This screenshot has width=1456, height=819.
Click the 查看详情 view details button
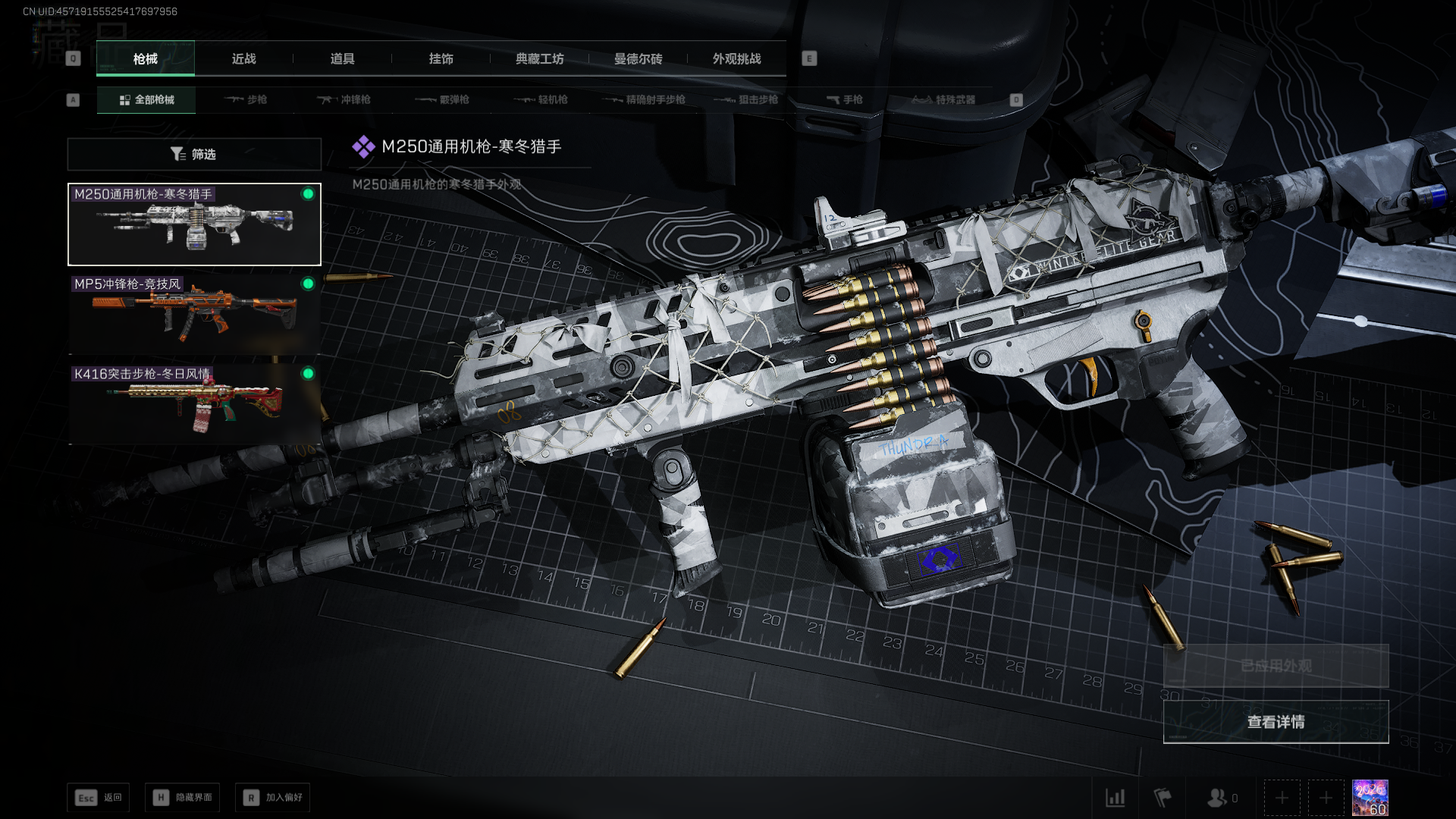point(1276,722)
